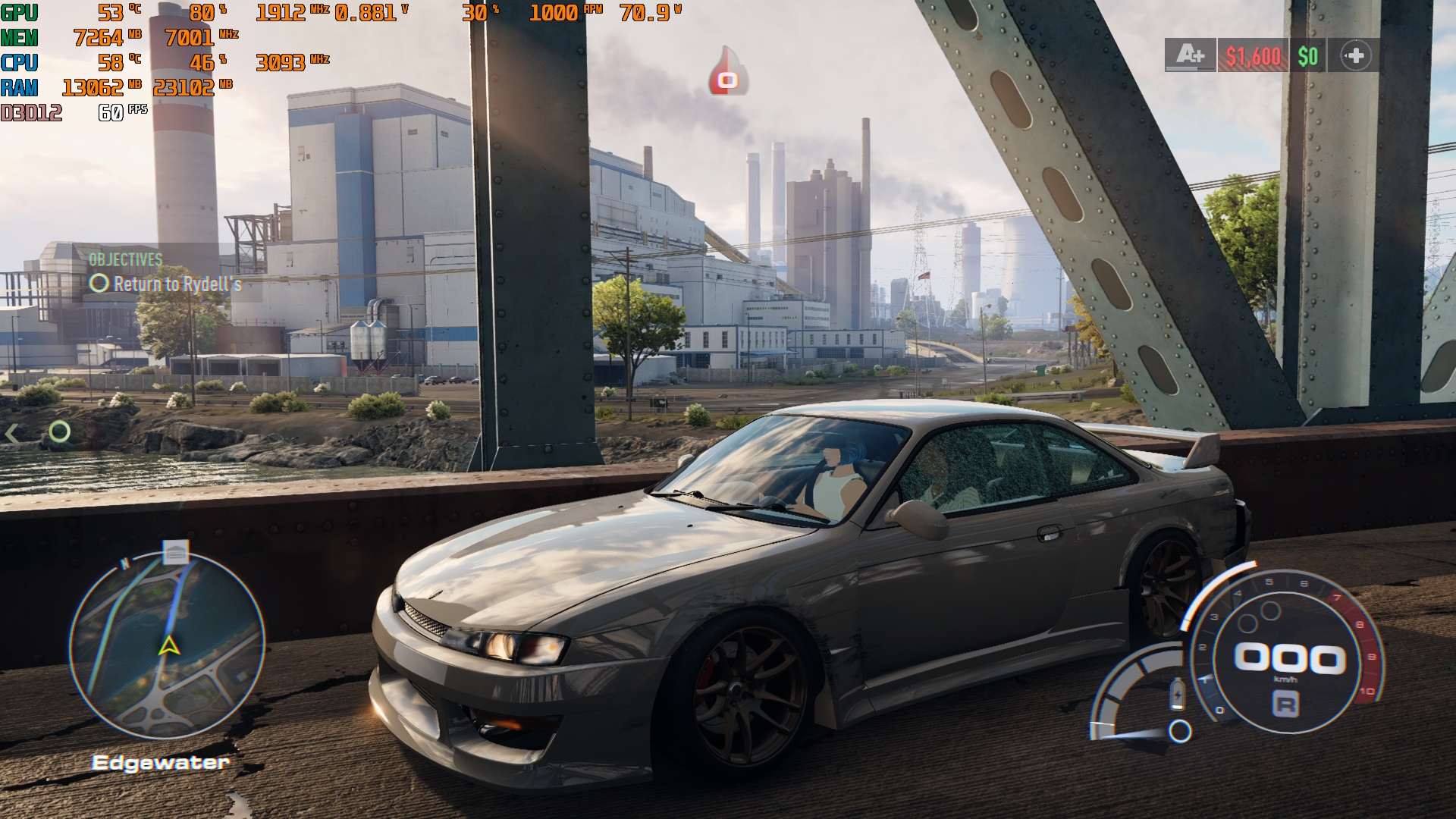The height and width of the screenshot is (819, 1456).
Task: Click the A+ car tier badge
Action: tap(1190, 55)
